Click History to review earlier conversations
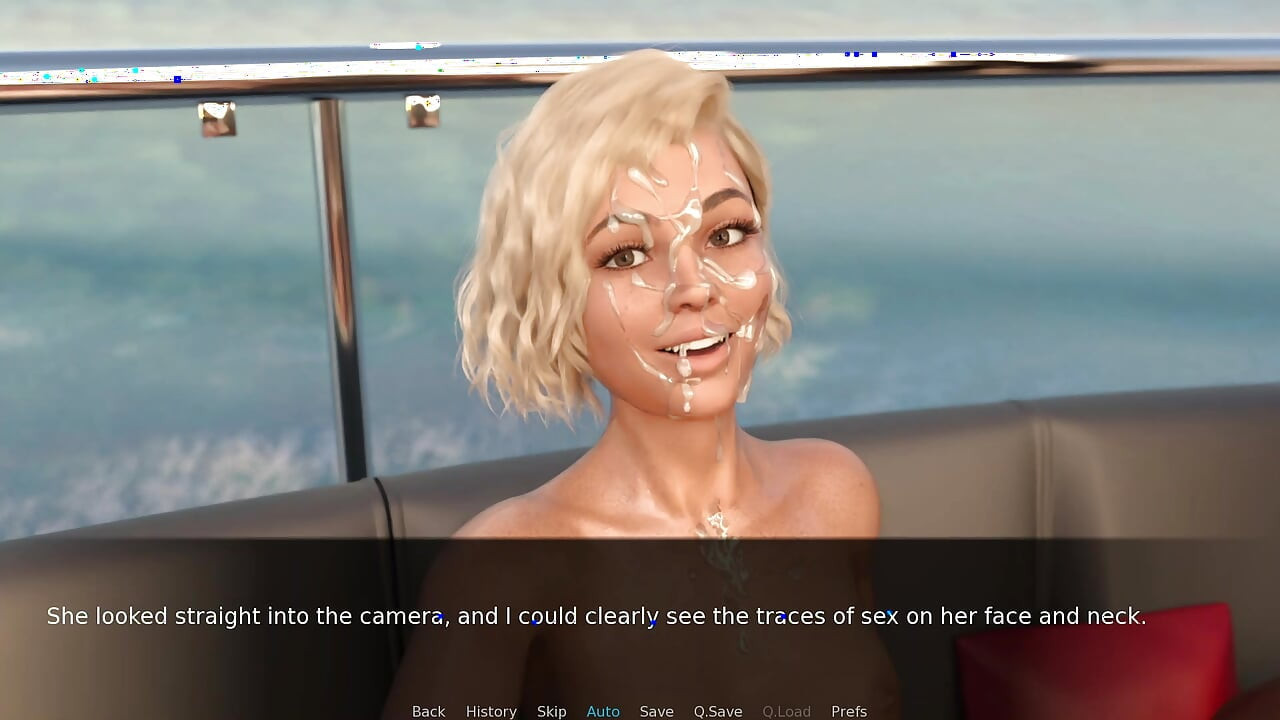The image size is (1280, 720). 491,711
